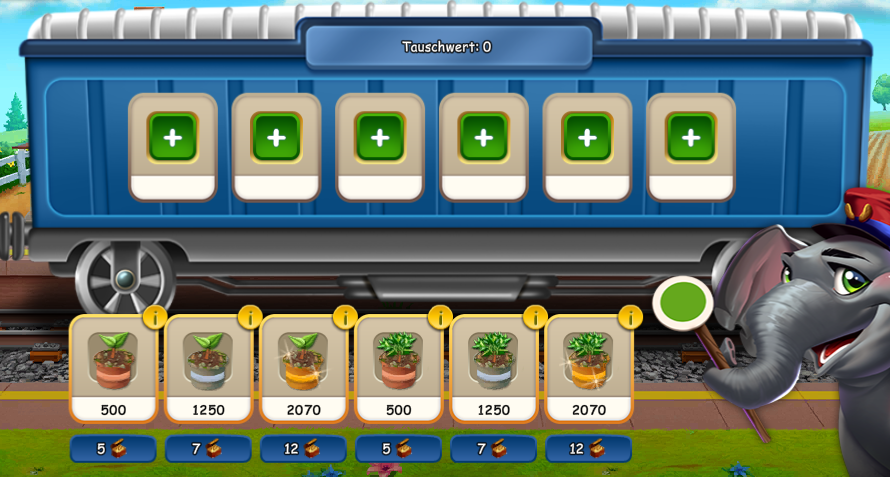Buy the golden-pot bush for 12 chests
The width and height of the screenshot is (890, 477).
click(588, 448)
